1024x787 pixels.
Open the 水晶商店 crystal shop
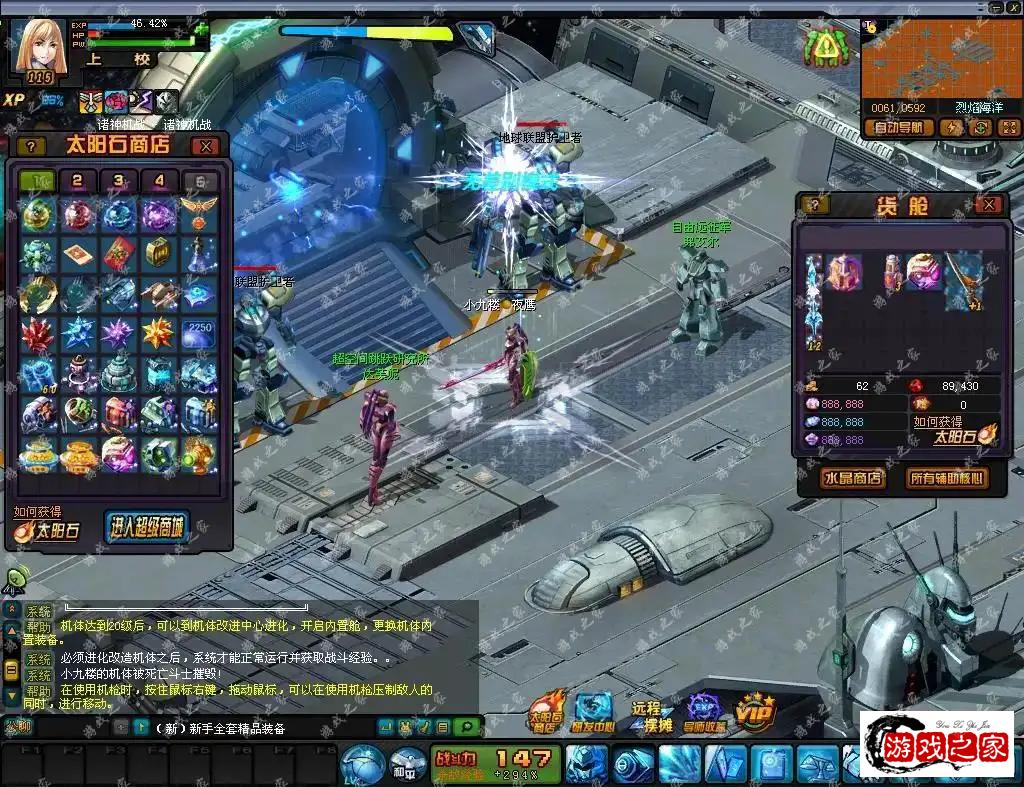[852, 478]
